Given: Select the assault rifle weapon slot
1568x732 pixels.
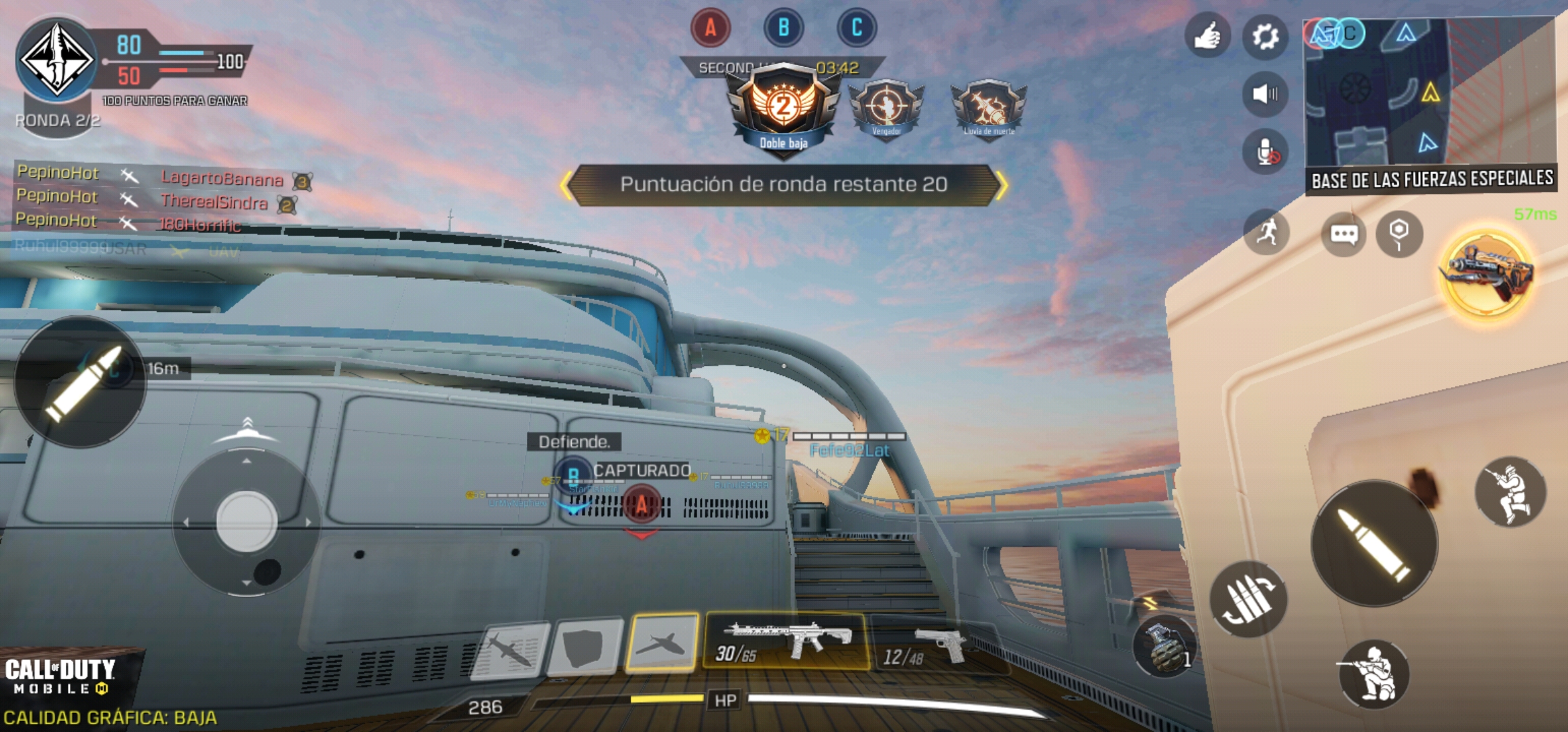Looking at the screenshot, I should (x=786, y=641).
